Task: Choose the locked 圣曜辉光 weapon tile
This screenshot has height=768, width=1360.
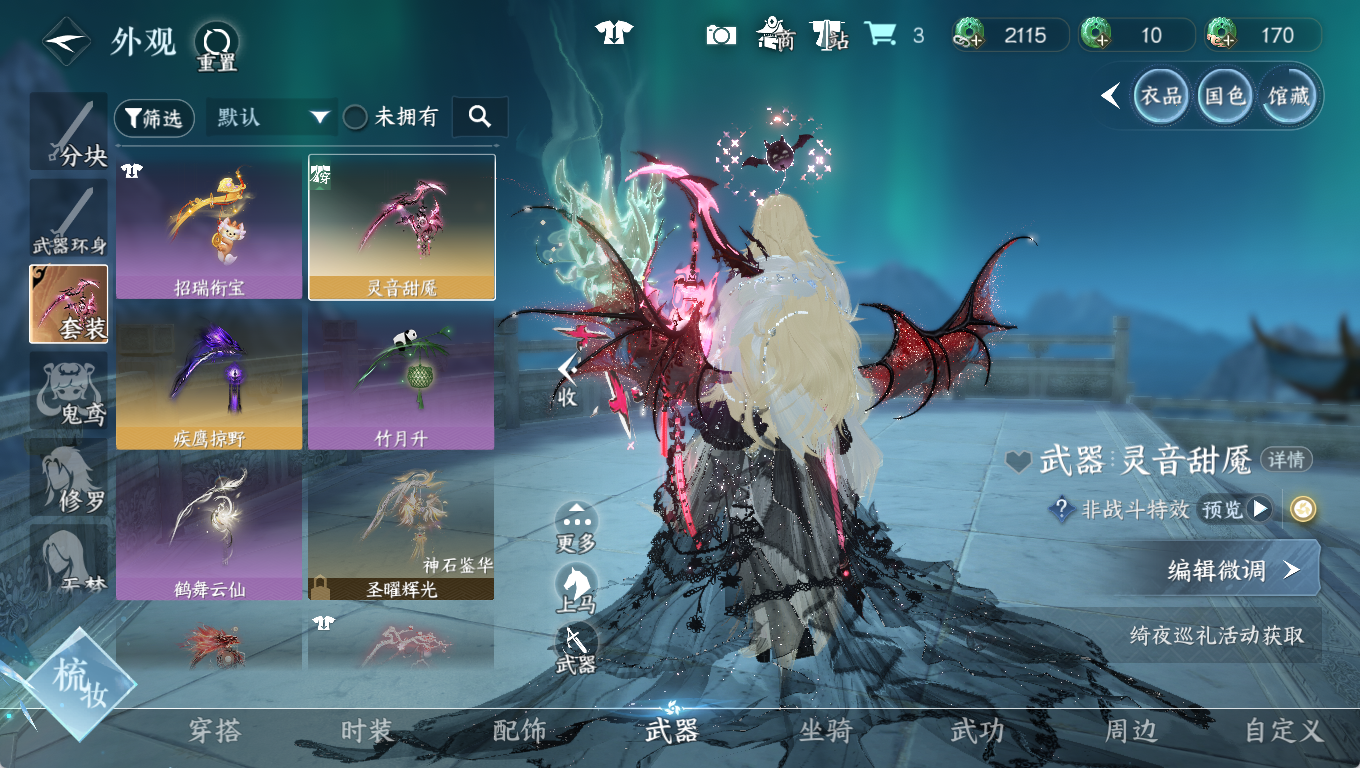Action: [x=401, y=527]
